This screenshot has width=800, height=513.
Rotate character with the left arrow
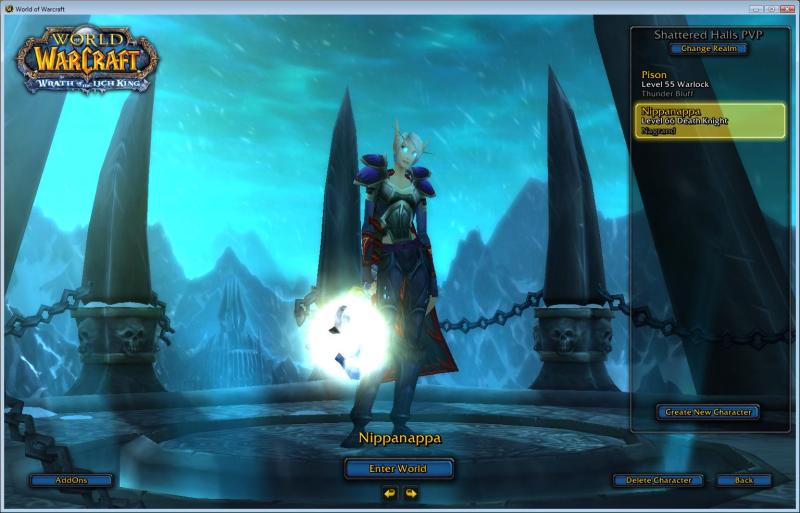coord(389,492)
